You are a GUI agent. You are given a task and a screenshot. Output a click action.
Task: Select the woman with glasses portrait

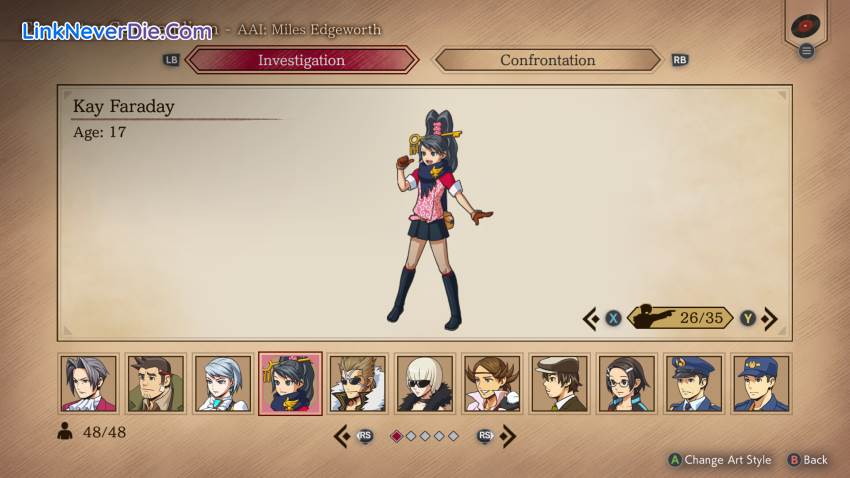click(x=627, y=383)
